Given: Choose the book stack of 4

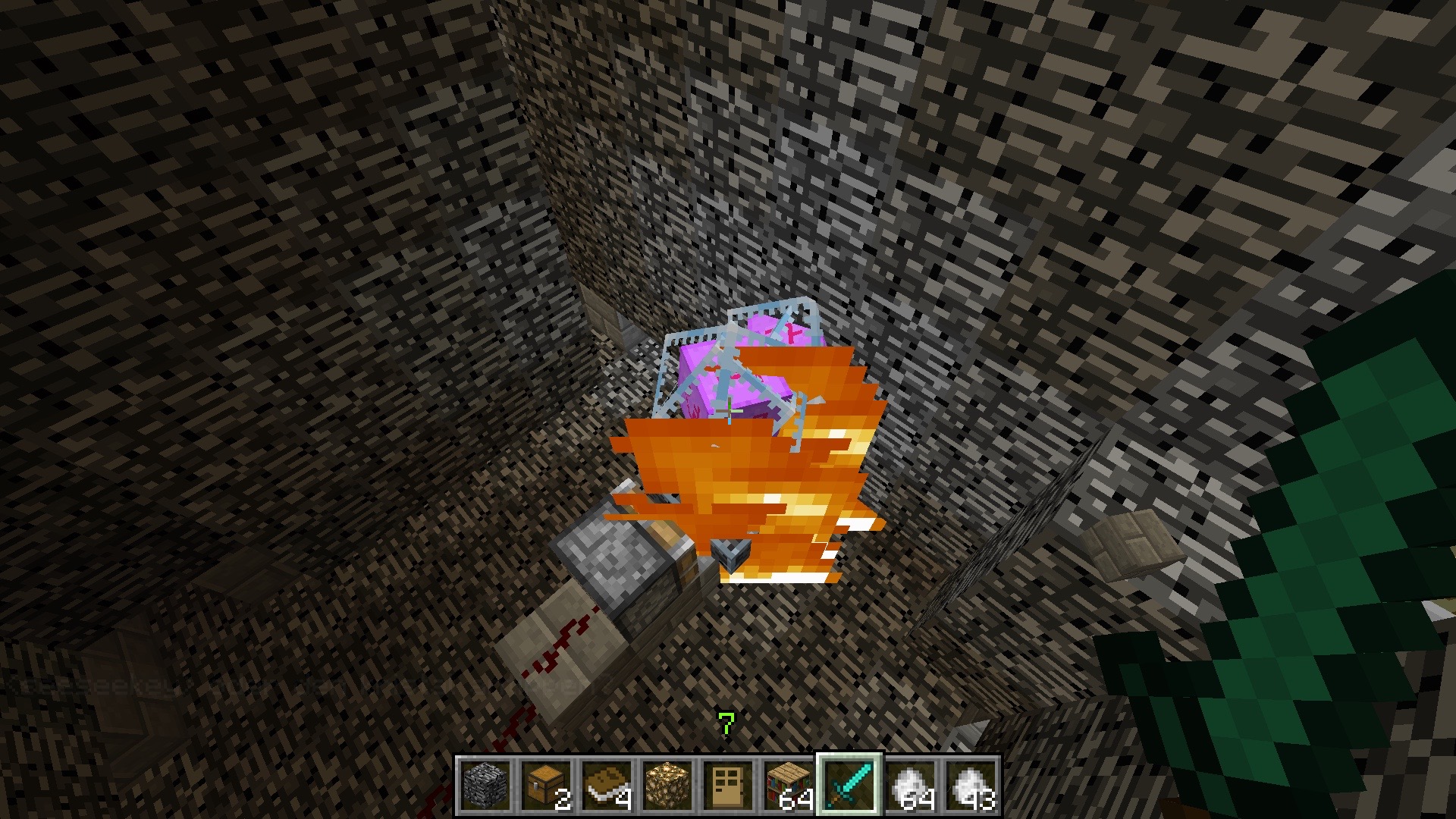Looking at the screenshot, I should (606, 786).
